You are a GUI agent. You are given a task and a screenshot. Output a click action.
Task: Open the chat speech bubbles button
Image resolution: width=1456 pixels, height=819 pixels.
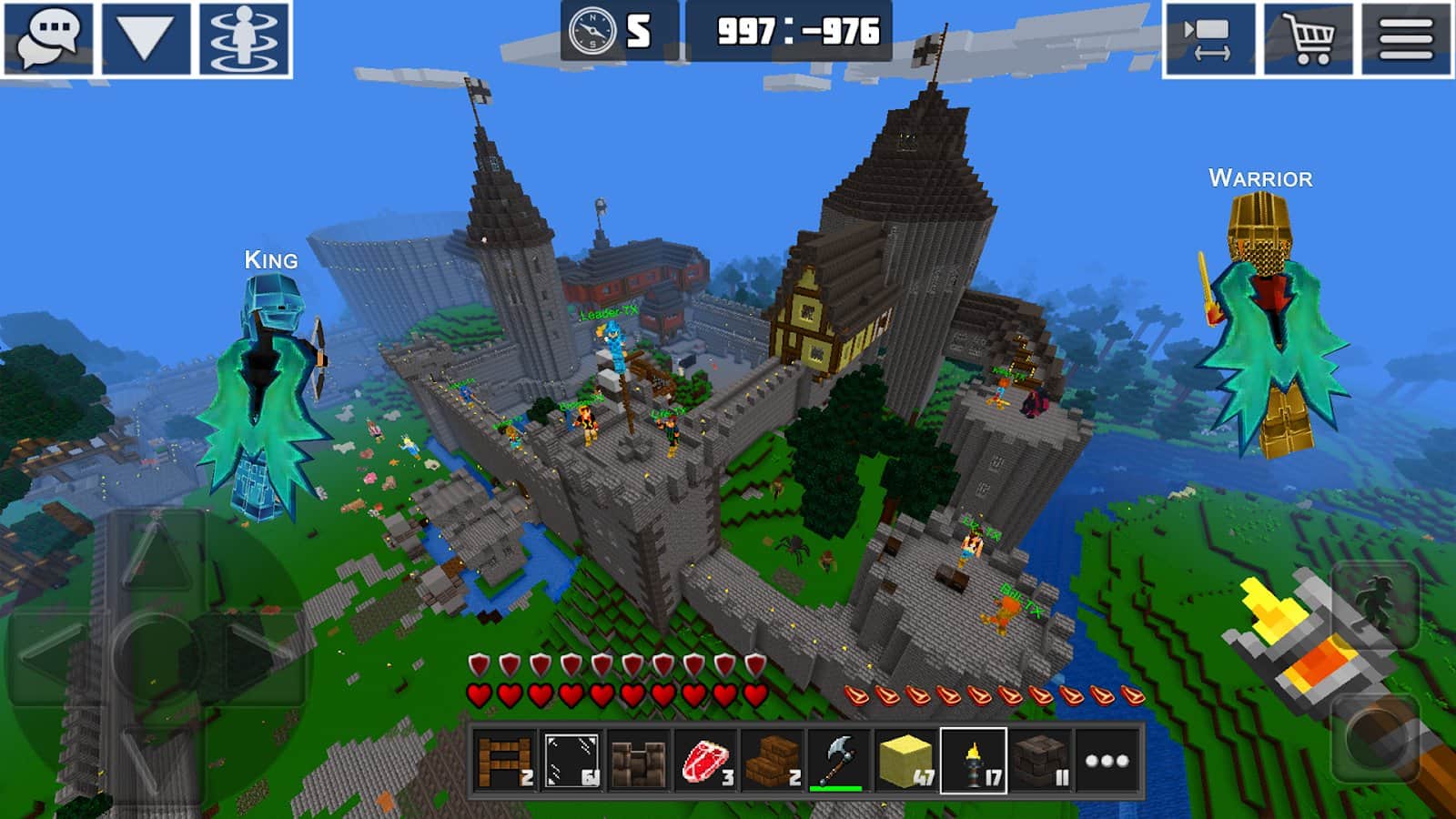pyautogui.click(x=48, y=38)
